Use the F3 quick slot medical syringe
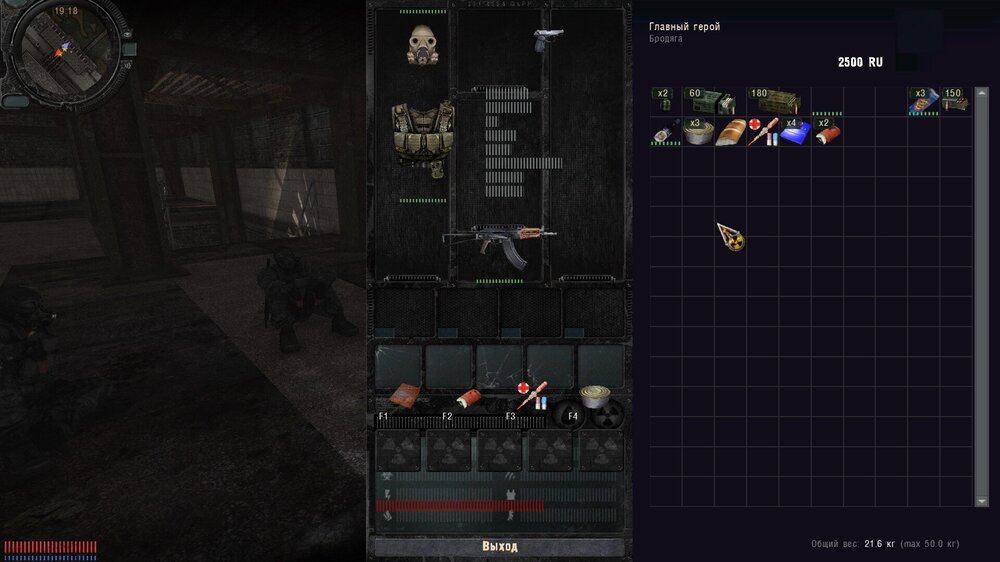This screenshot has width=1000, height=562. tap(531, 396)
